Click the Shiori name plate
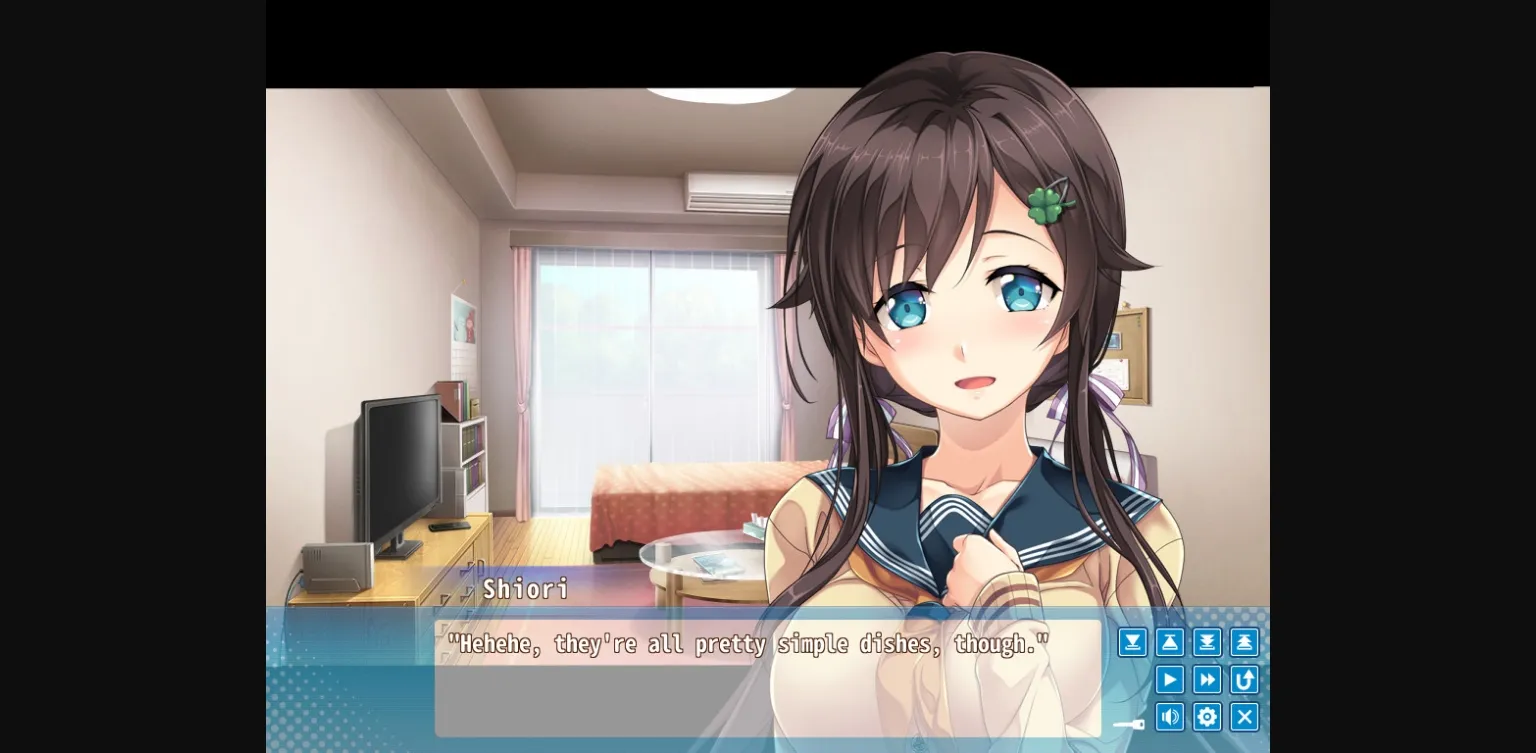The height and width of the screenshot is (753, 1536). click(x=525, y=590)
